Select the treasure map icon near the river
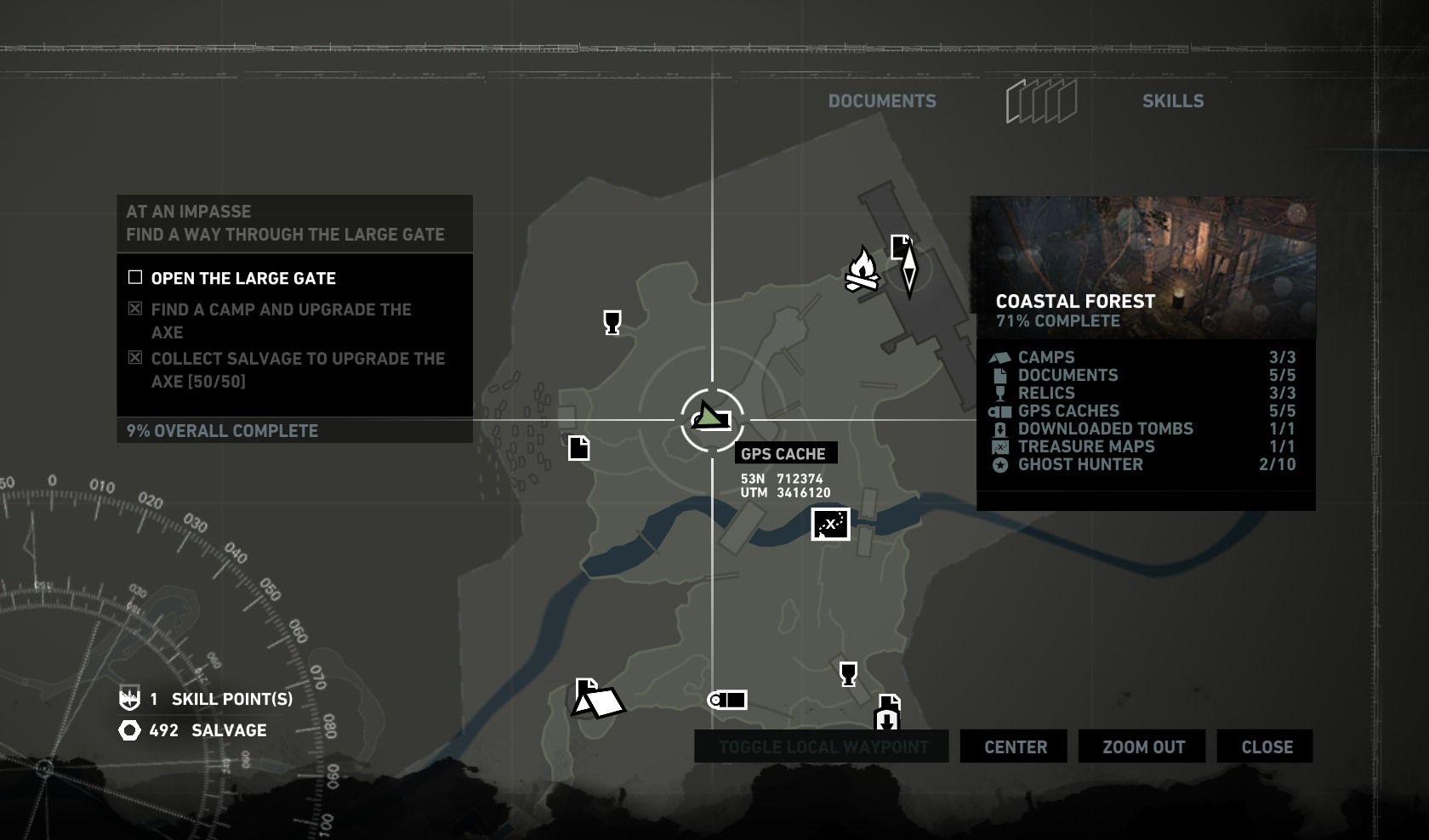The image size is (1429, 840). pyautogui.click(x=829, y=525)
